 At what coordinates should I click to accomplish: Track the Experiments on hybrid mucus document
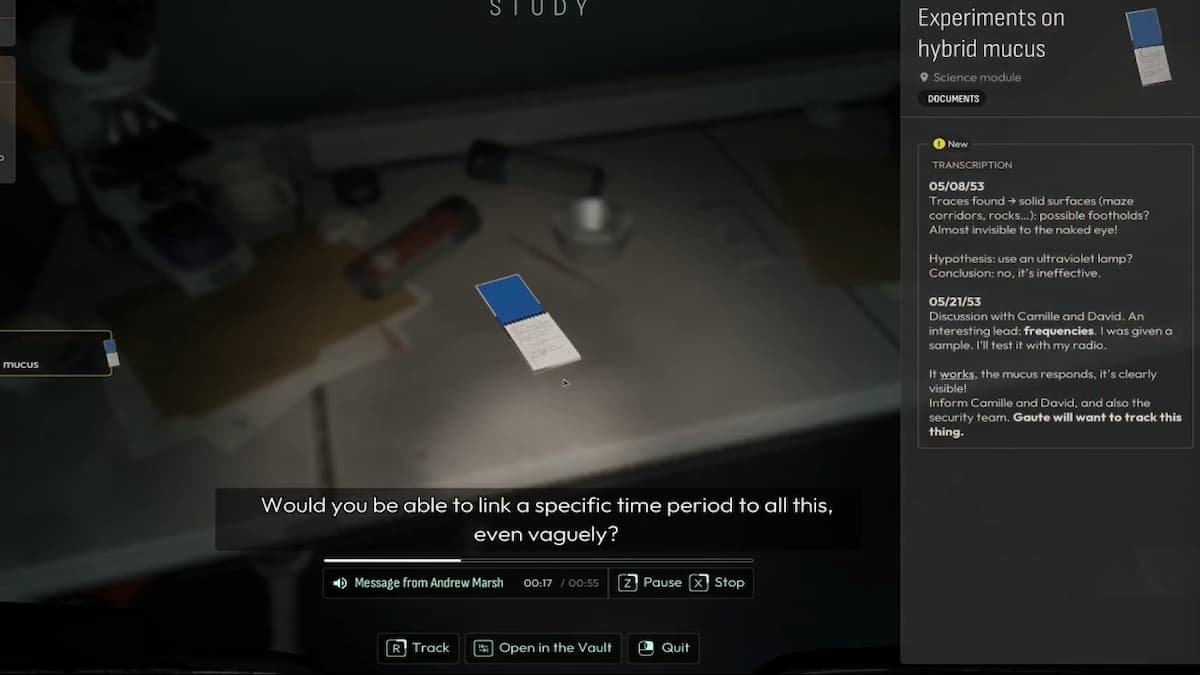(418, 648)
